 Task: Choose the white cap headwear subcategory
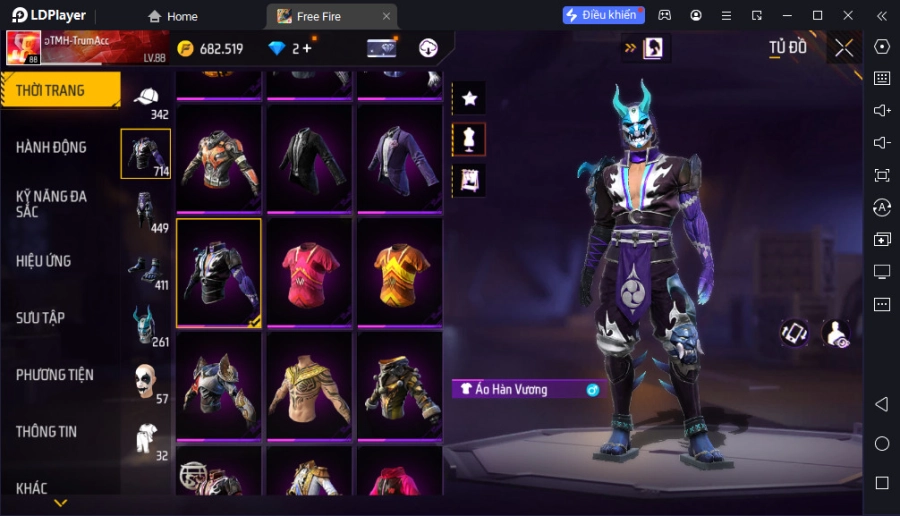(146, 97)
